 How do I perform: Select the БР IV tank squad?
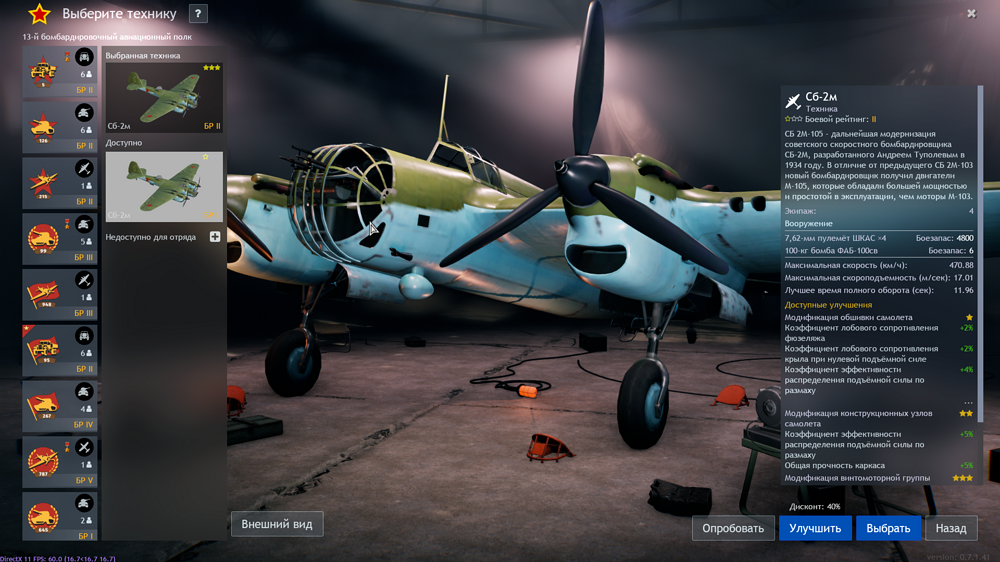tap(61, 406)
